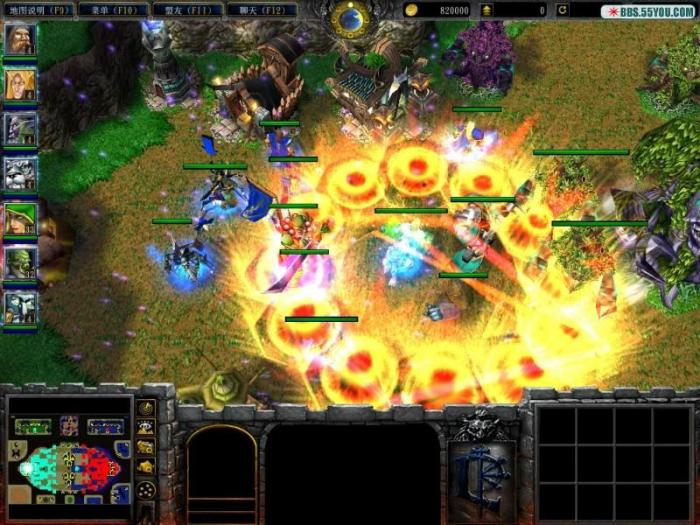
Task: Toggle the minimap creep camps button
Action: [x=146, y=470]
